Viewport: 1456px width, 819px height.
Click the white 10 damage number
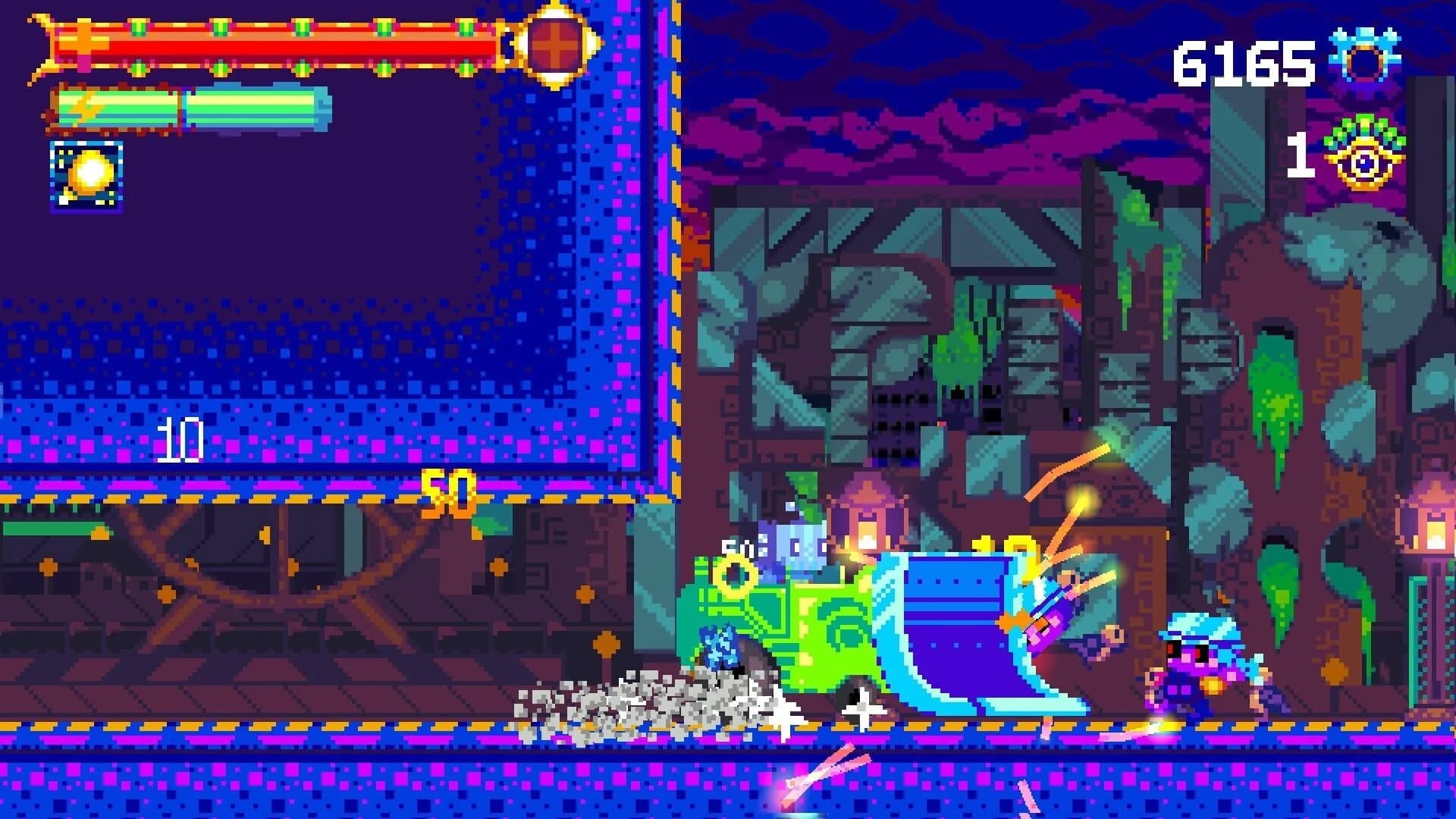point(182,440)
